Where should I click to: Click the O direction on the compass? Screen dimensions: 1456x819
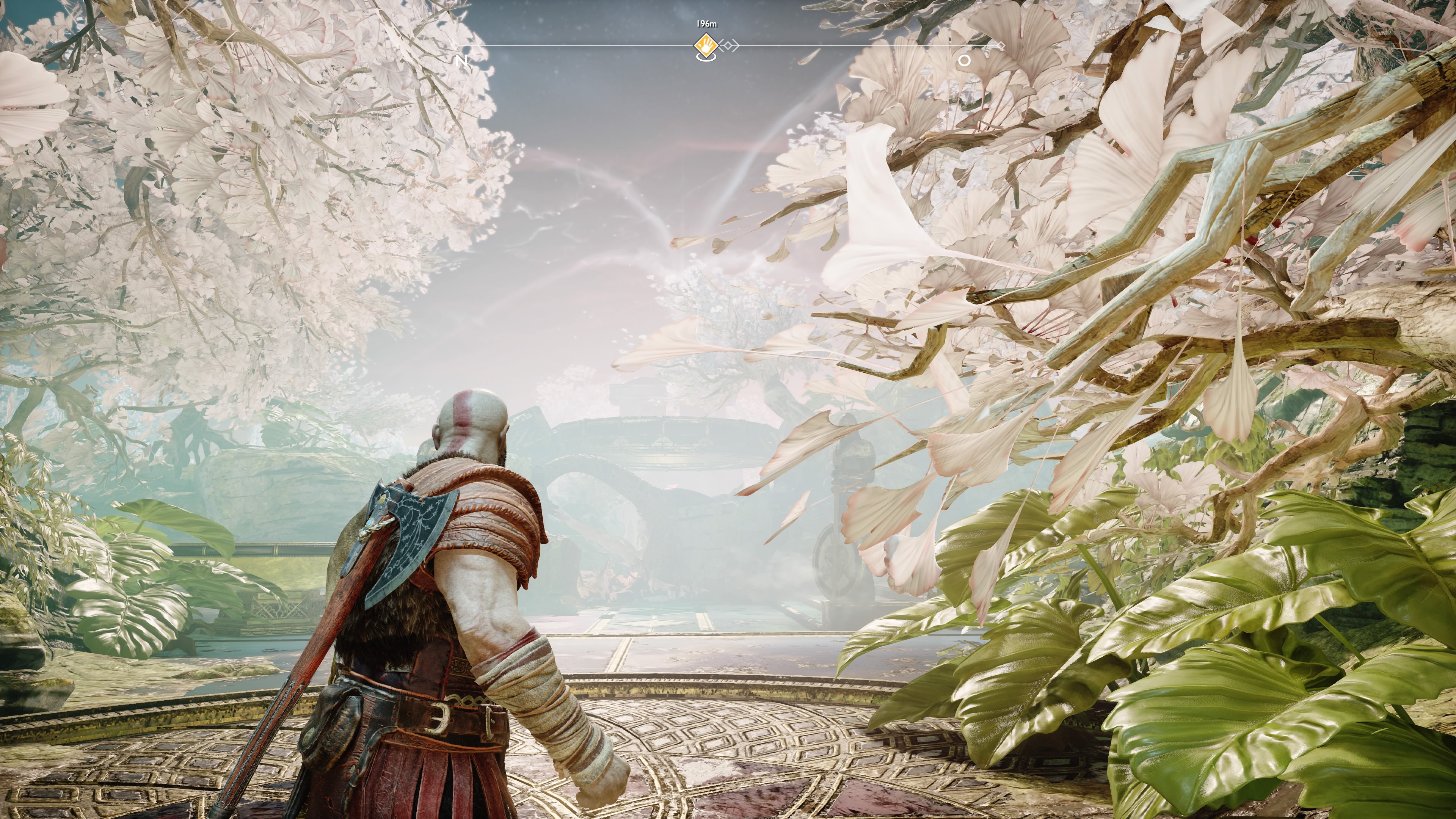click(x=964, y=61)
